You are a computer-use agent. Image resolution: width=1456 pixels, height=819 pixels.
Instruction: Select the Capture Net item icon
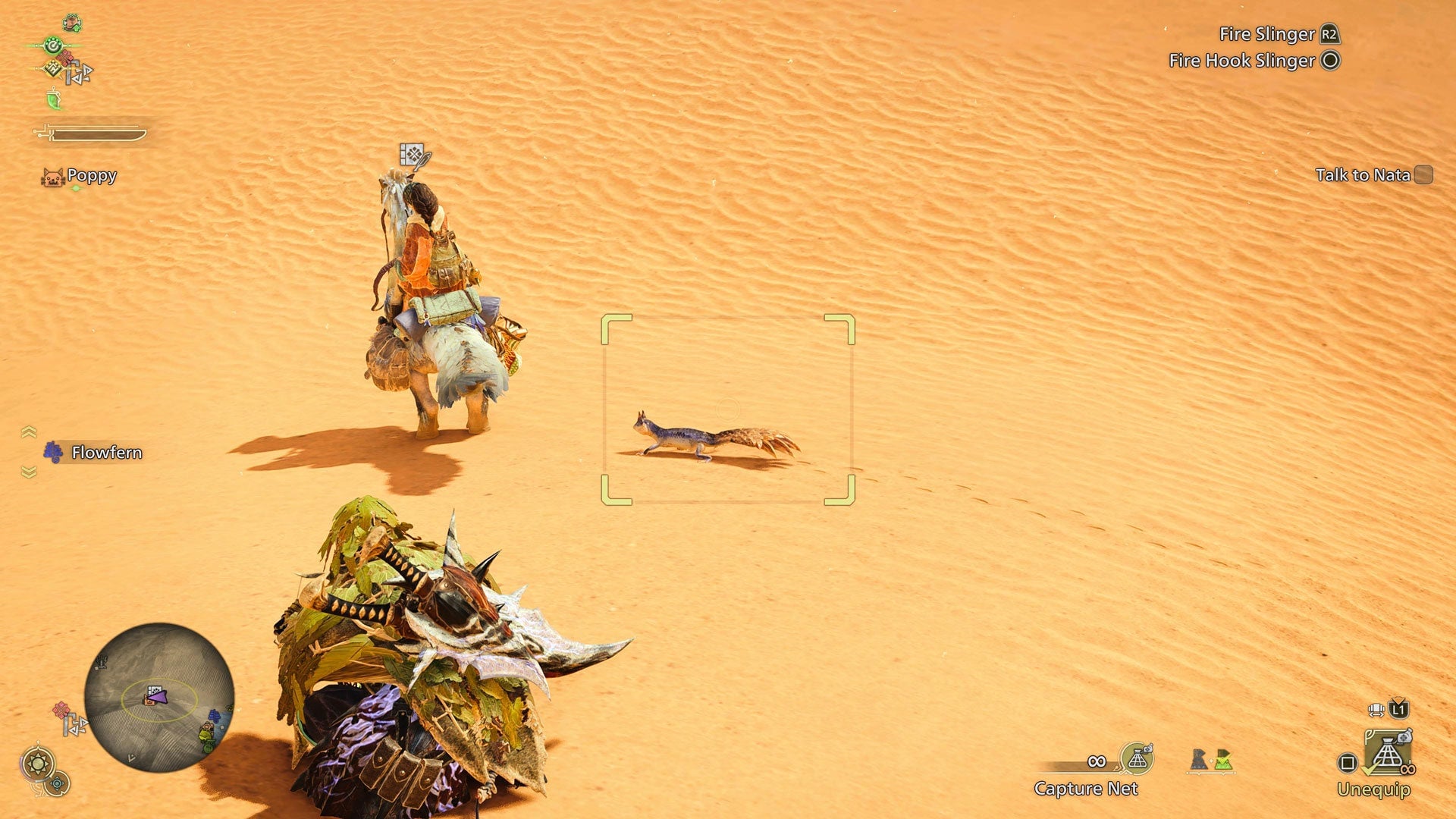tap(1135, 758)
